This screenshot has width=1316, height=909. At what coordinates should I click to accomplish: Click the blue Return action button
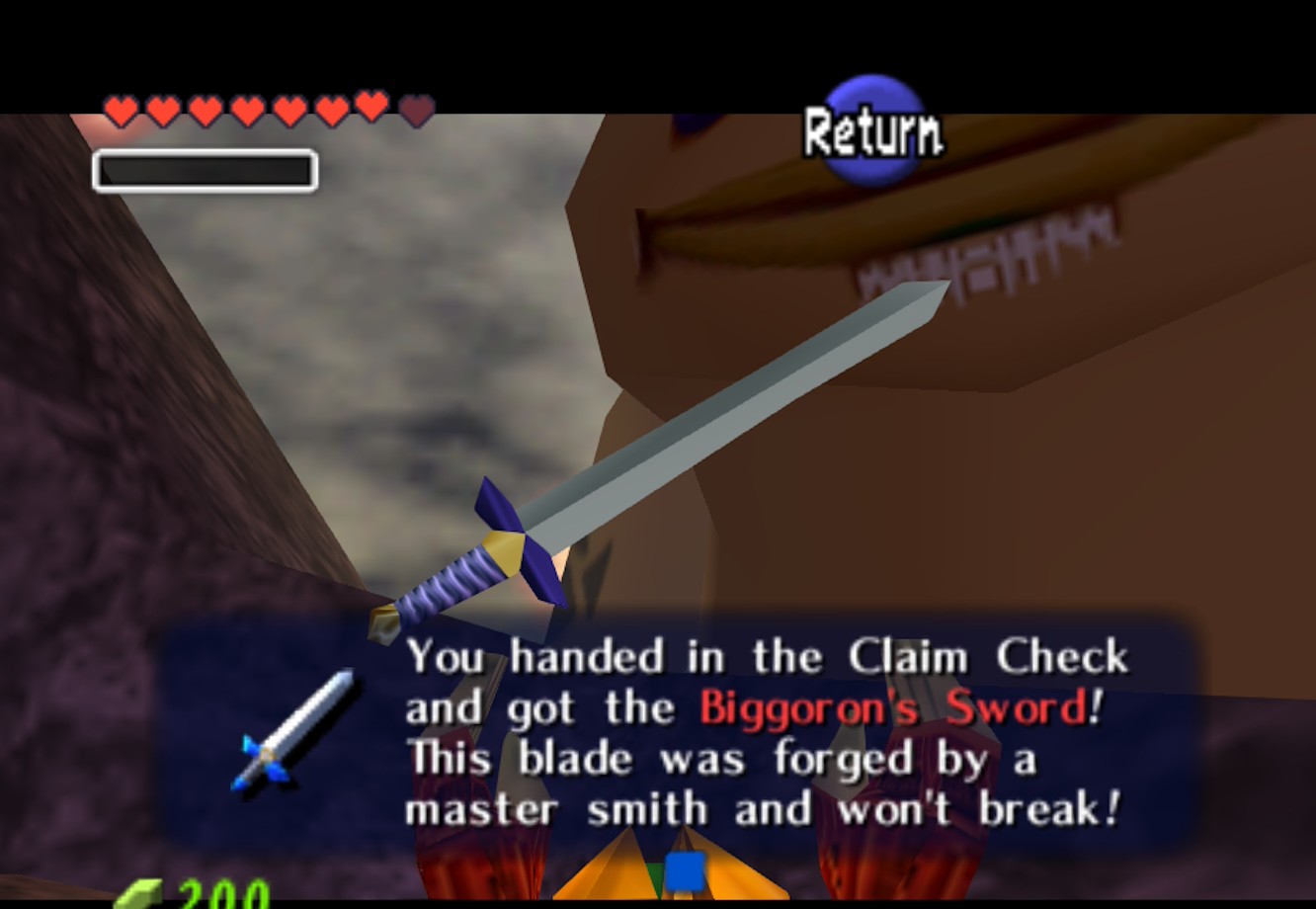pos(873,130)
